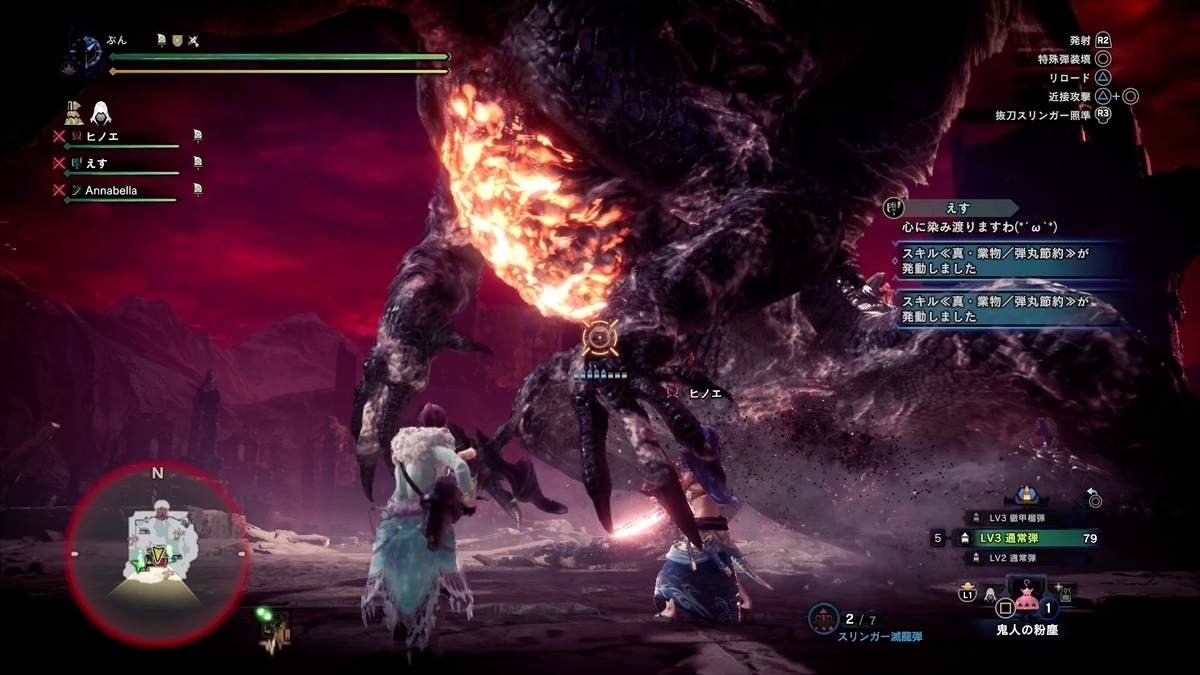Click the sharpness gauge below the minimap

coord(276,628)
